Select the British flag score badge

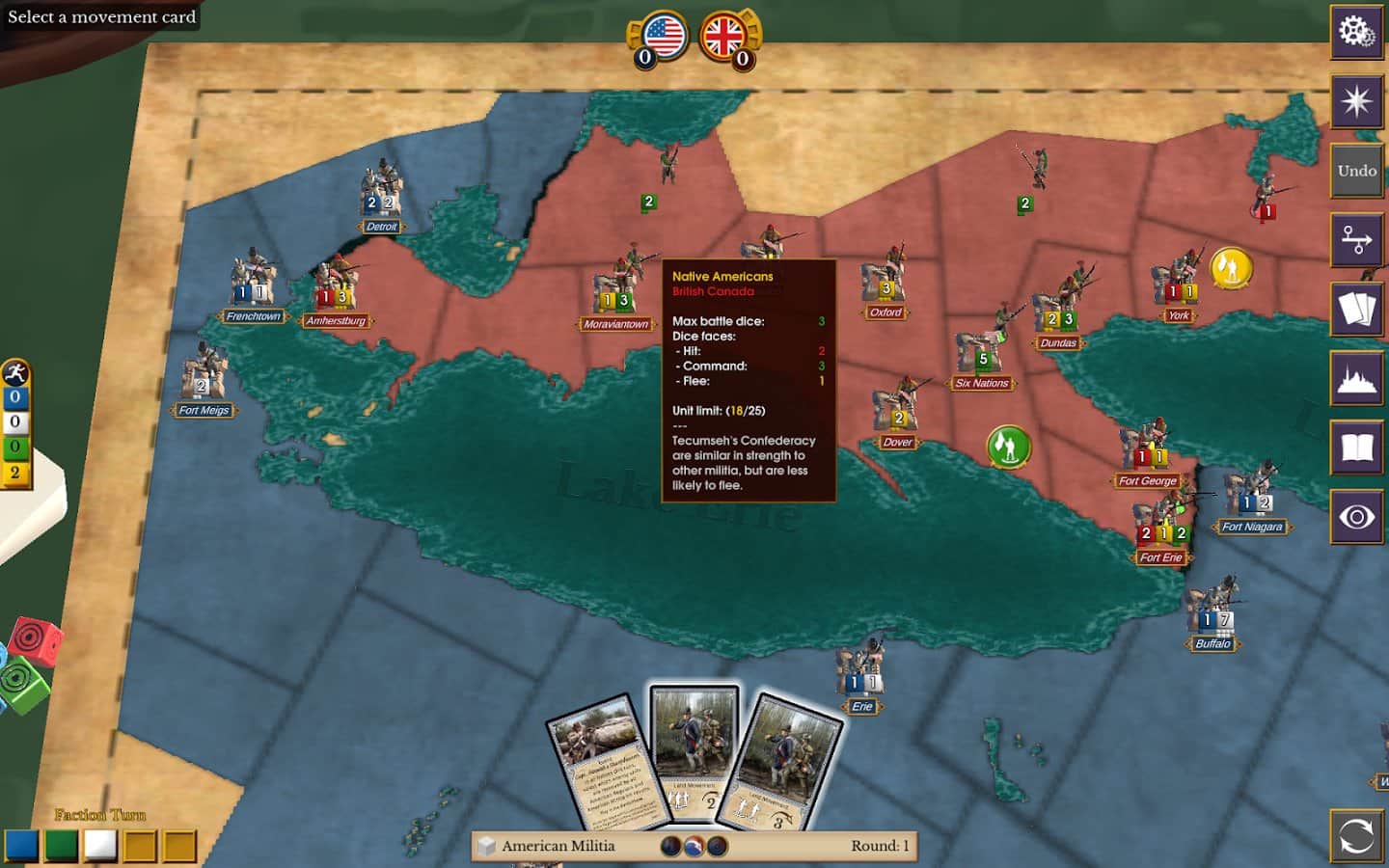point(723,37)
